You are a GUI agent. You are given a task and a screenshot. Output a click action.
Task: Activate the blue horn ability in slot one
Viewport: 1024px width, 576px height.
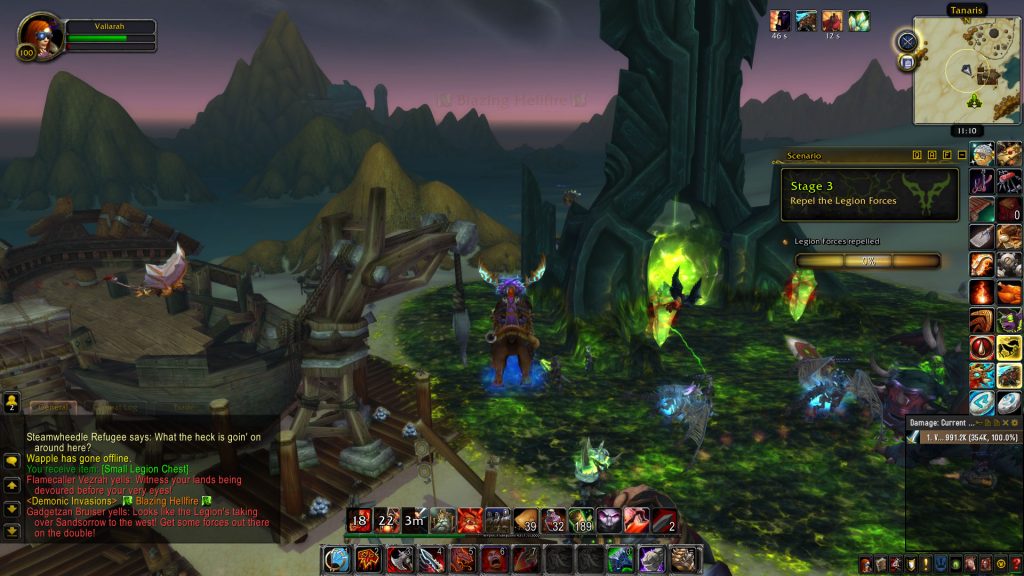(337, 559)
